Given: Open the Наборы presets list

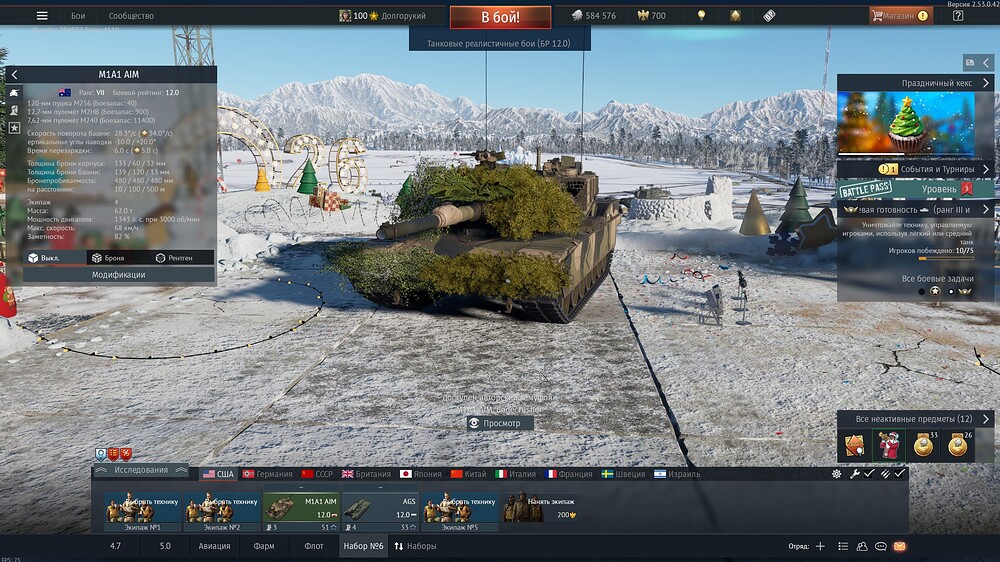Looking at the screenshot, I should coord(415,546).
